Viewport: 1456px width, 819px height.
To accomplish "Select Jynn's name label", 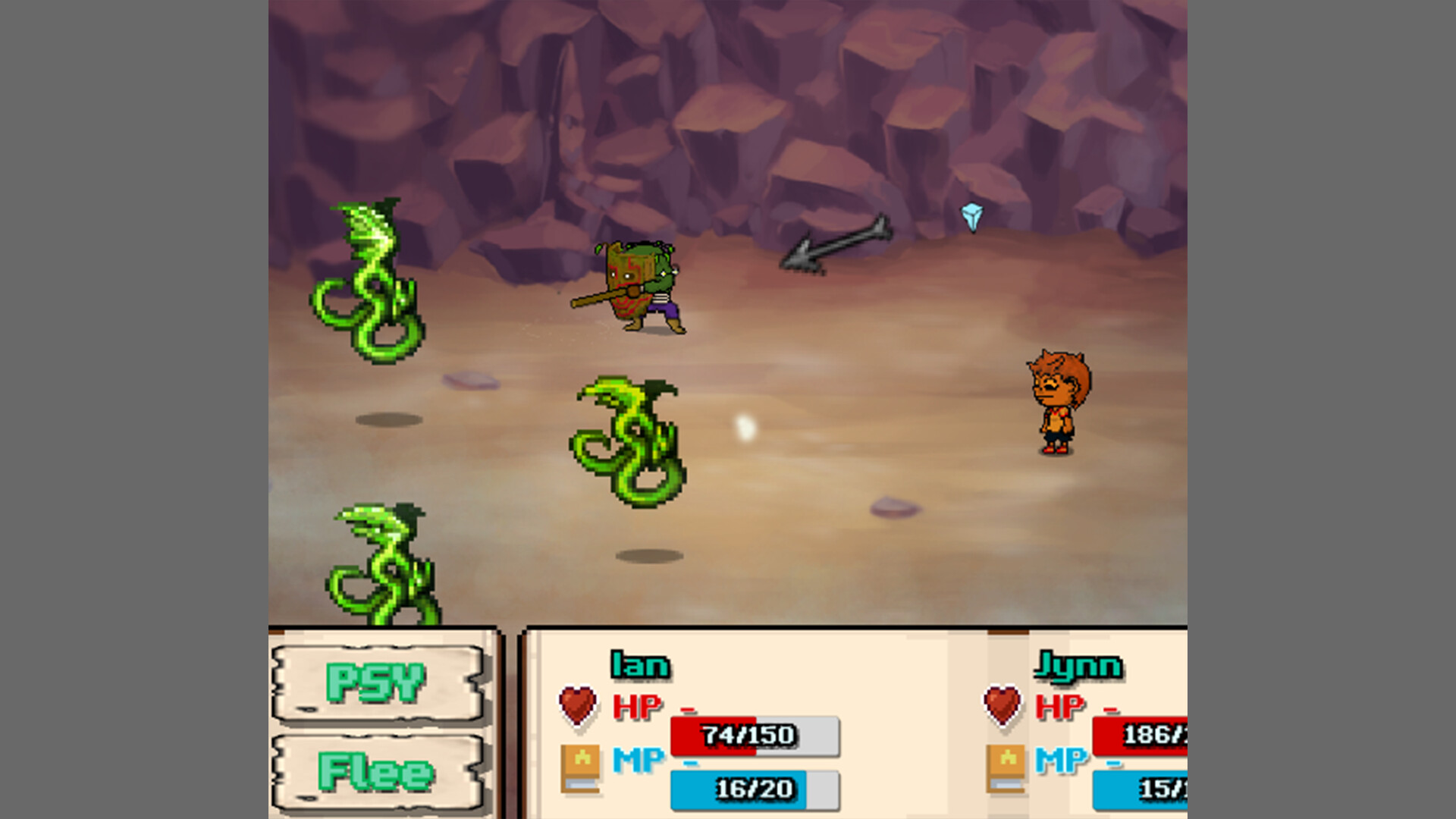I will [x=1079, y=667].
